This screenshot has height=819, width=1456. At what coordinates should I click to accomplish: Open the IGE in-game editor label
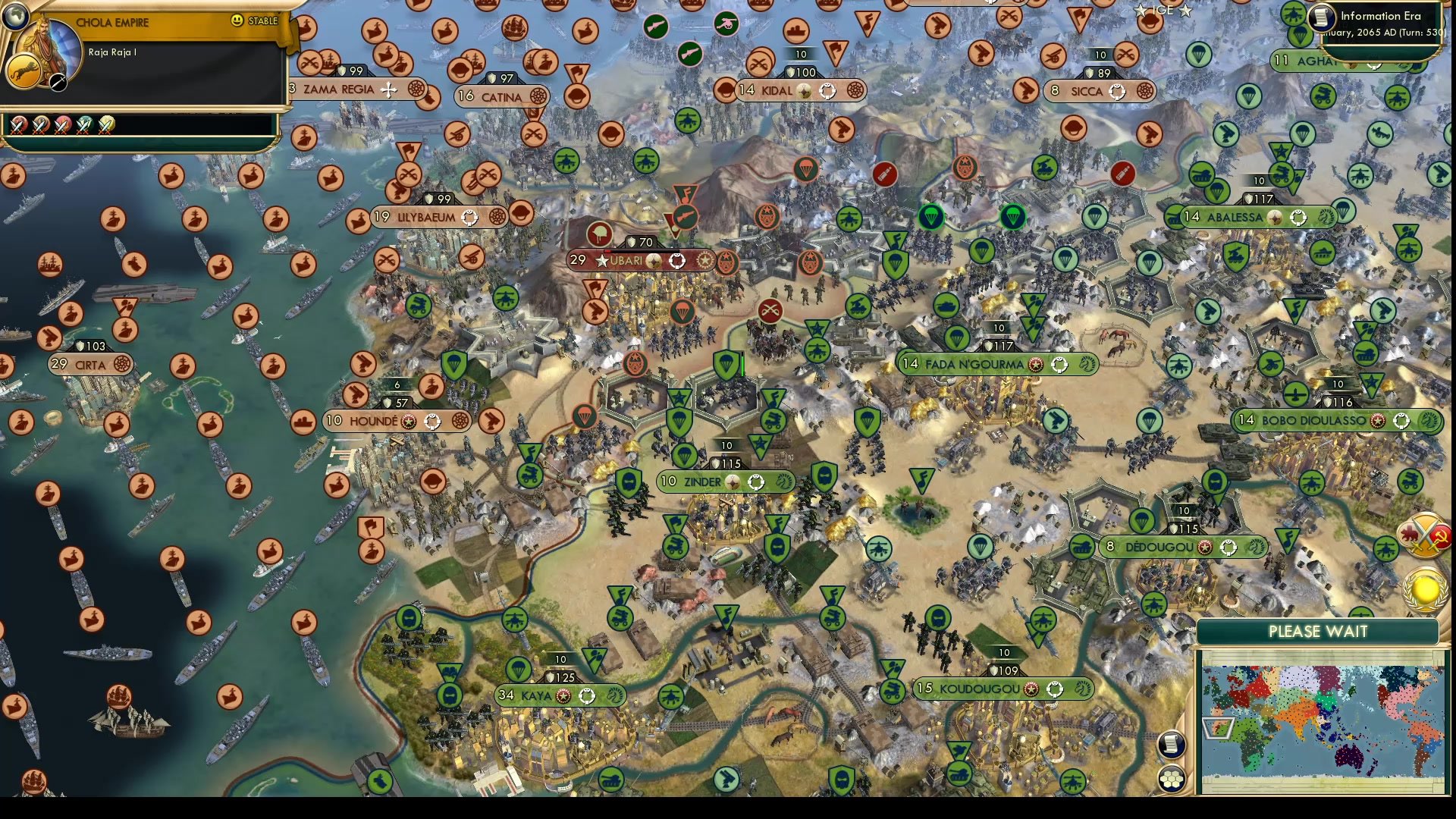click(x=1163, y=10)
